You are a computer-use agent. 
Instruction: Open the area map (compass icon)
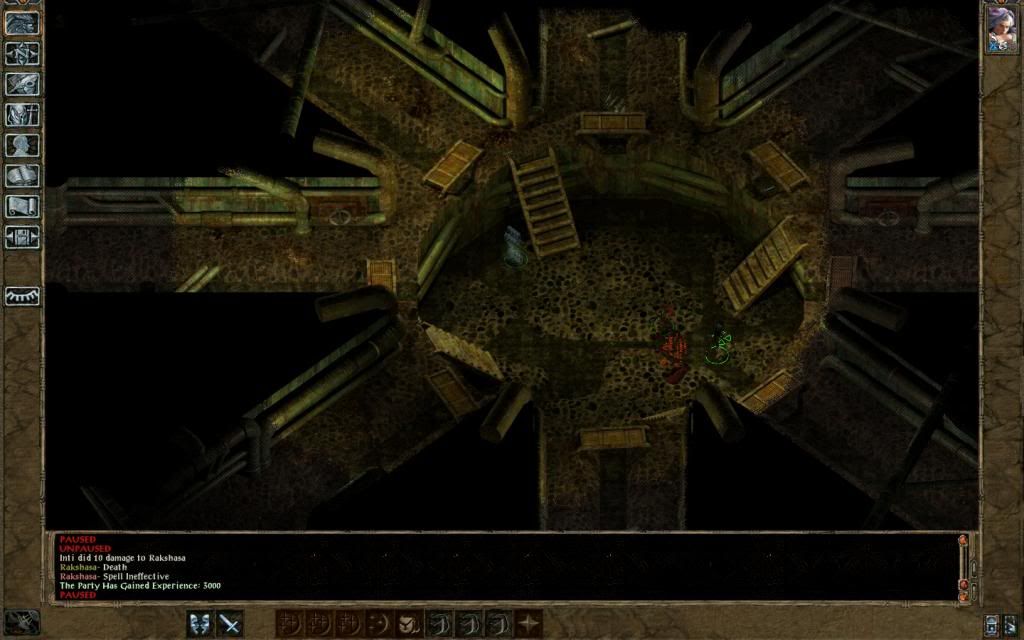21,53
